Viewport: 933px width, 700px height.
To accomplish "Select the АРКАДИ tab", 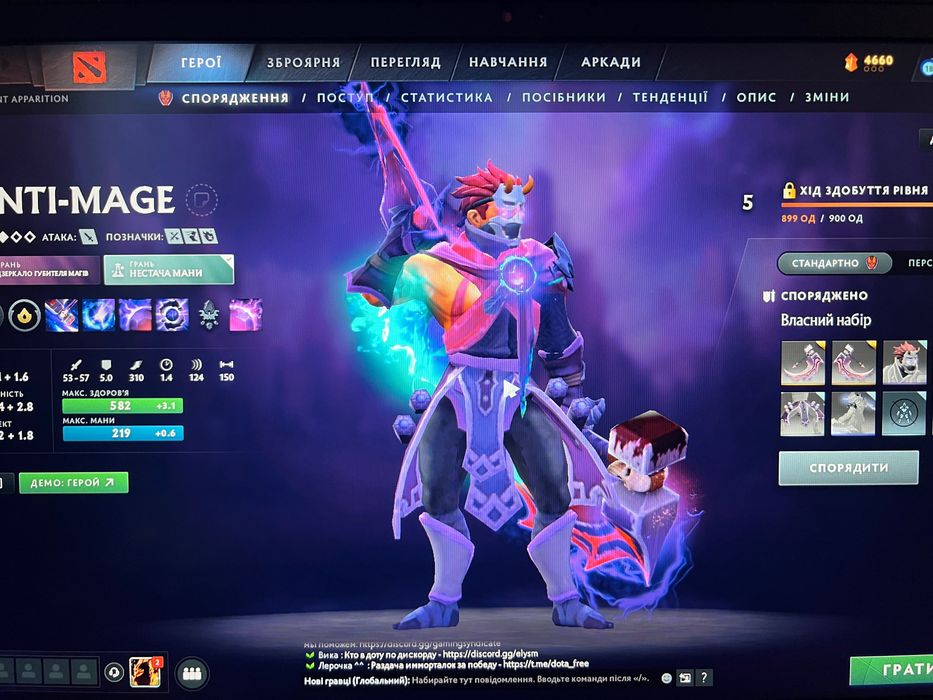I will click(x=611, y=62).
